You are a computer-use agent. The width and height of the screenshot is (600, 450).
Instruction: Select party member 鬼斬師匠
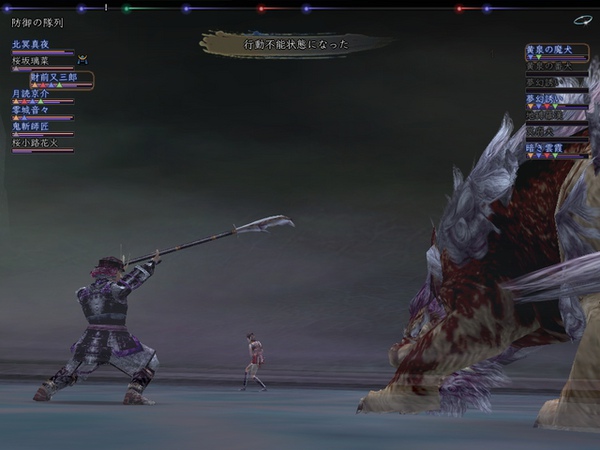[32, 127]
